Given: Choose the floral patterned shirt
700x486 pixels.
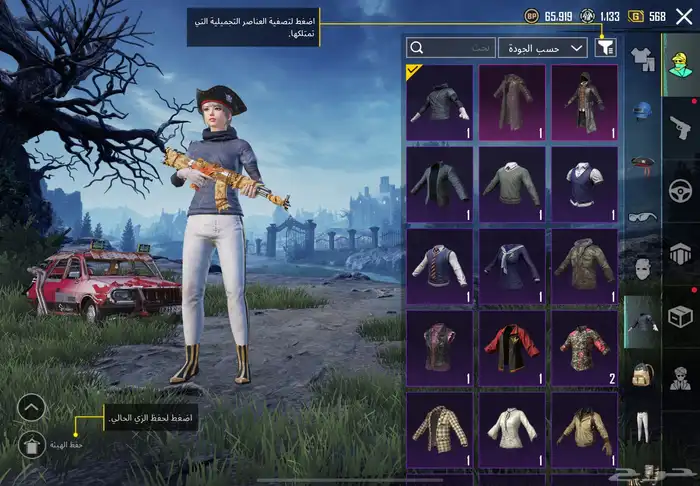Looking at the screenshot, I should tap(585, 347).
